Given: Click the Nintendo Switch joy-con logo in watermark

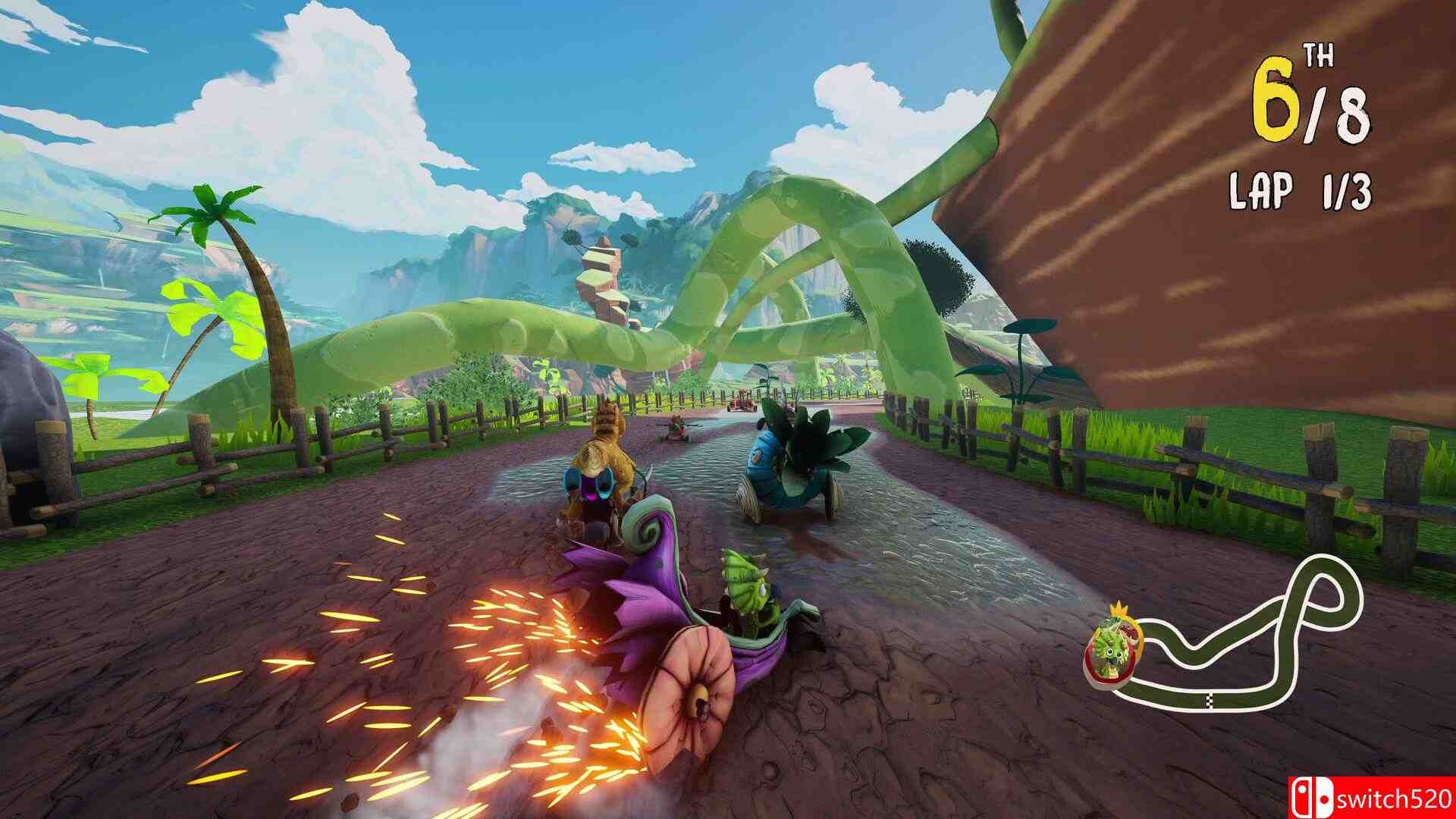Looking at the screenshot, I should click(1313, 796).
